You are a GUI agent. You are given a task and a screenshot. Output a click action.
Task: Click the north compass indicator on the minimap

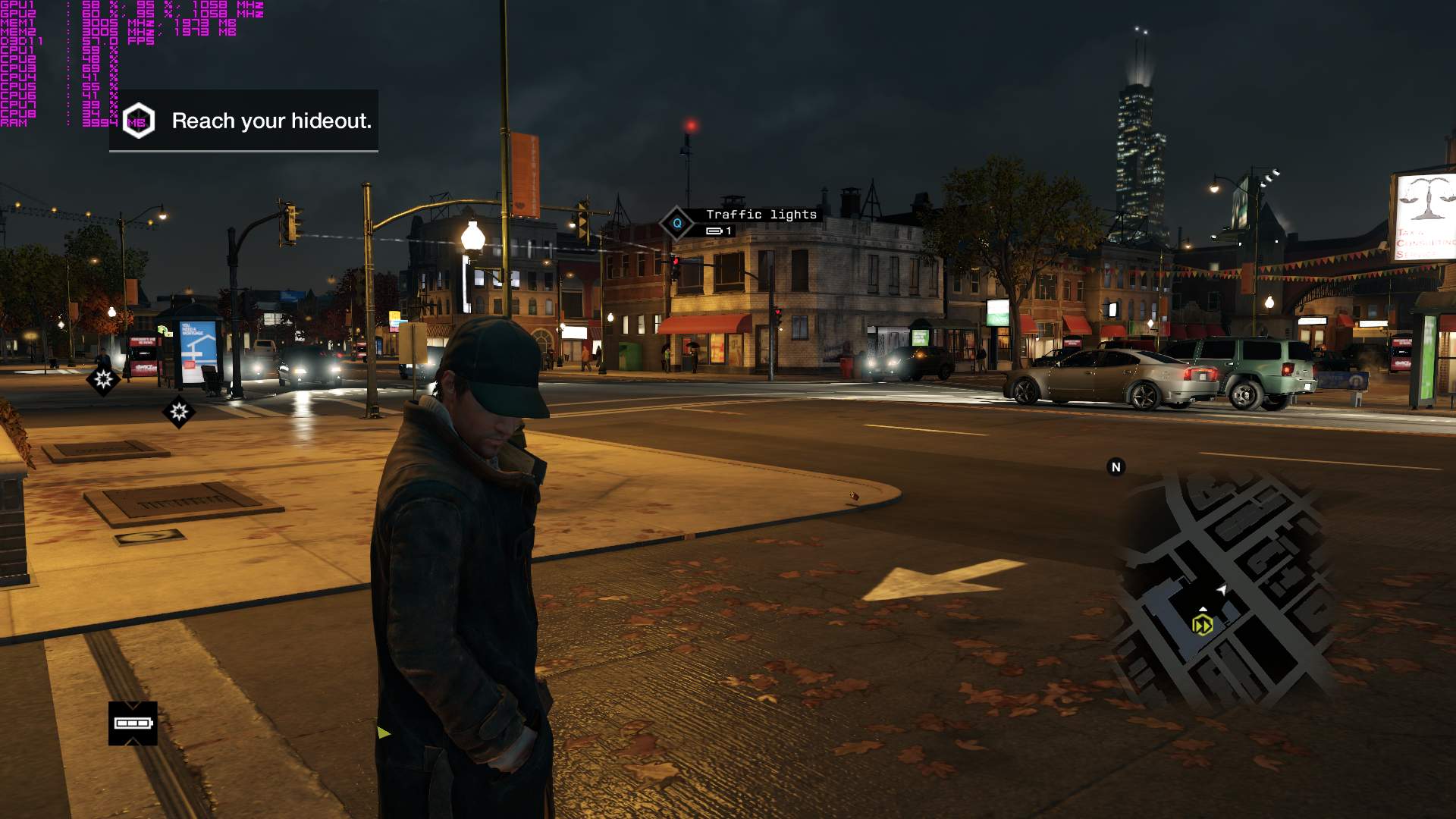click(x=1116, y=467)
